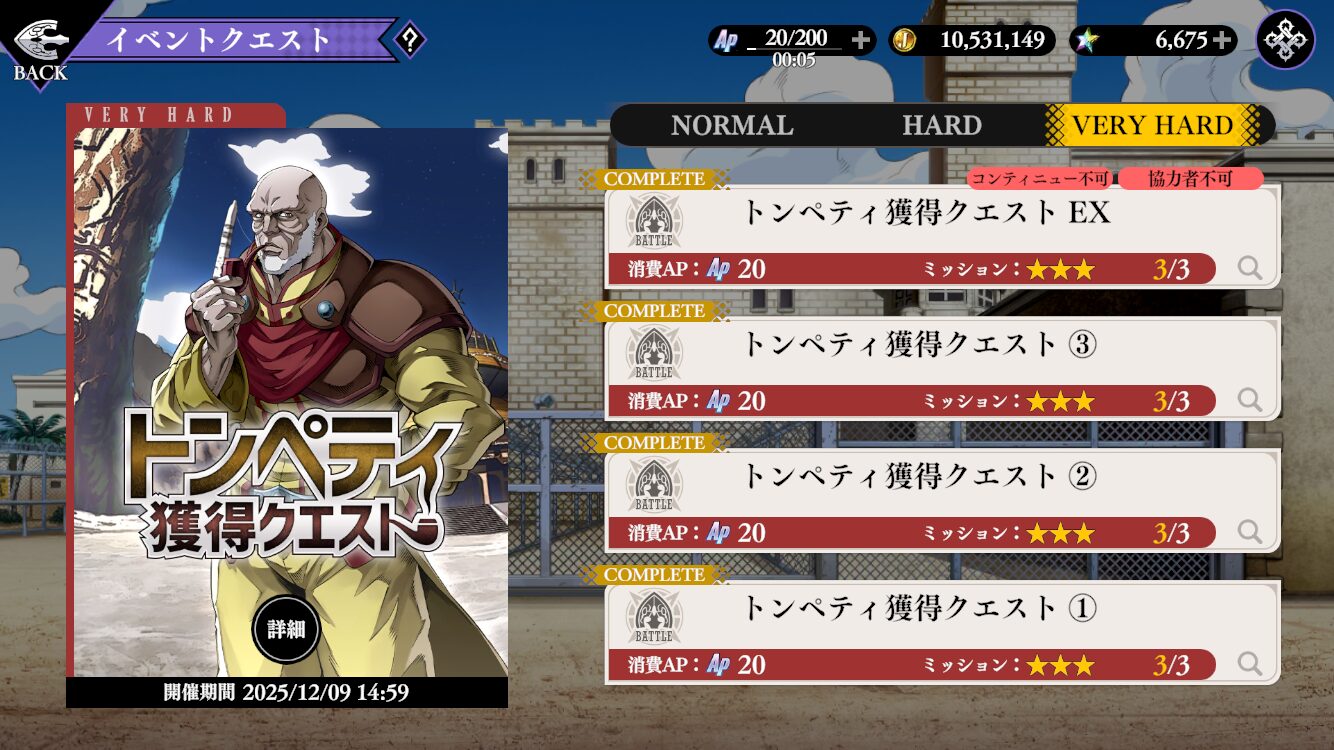Inspect EX quest with magnifier icon
This screenshot has width=1334, height=750.
tap(1249, 268)
